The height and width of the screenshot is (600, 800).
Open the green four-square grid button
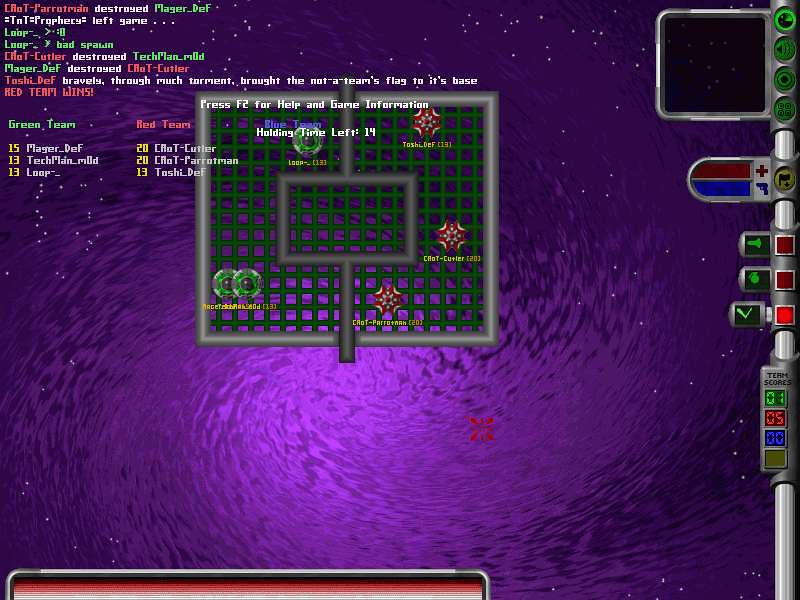coord(785,109)
